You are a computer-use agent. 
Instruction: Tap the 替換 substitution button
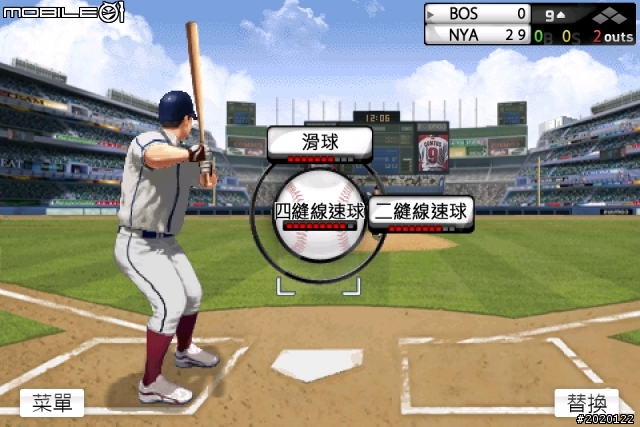click(587, 404)
